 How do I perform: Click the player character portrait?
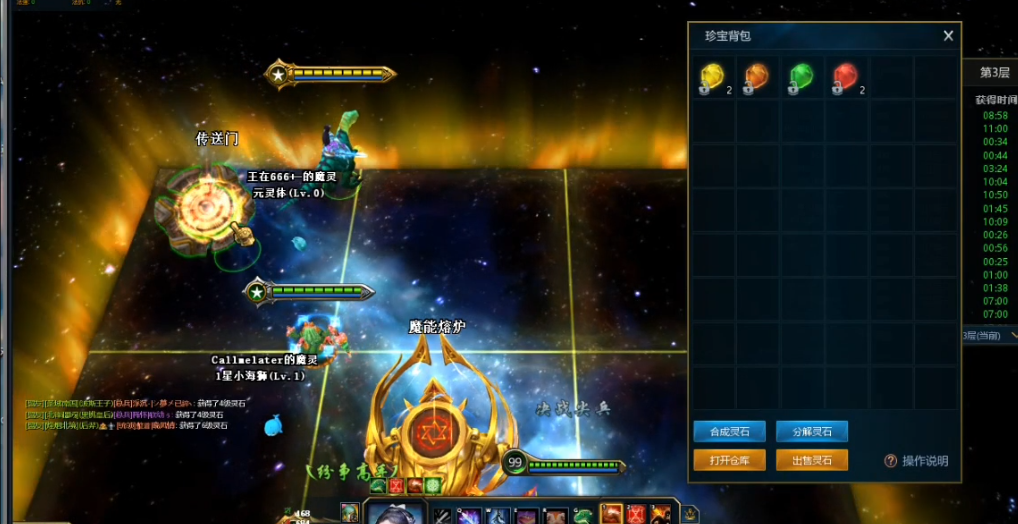click(x=397, y=514)
